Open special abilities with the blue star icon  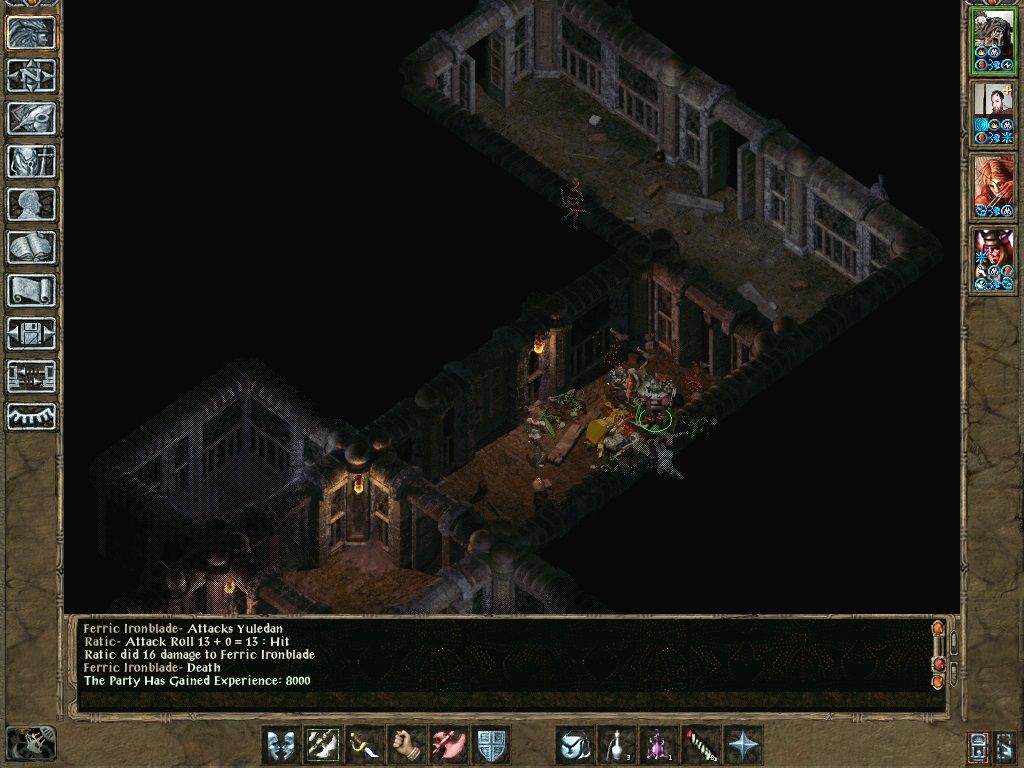(x=743, y=745)
